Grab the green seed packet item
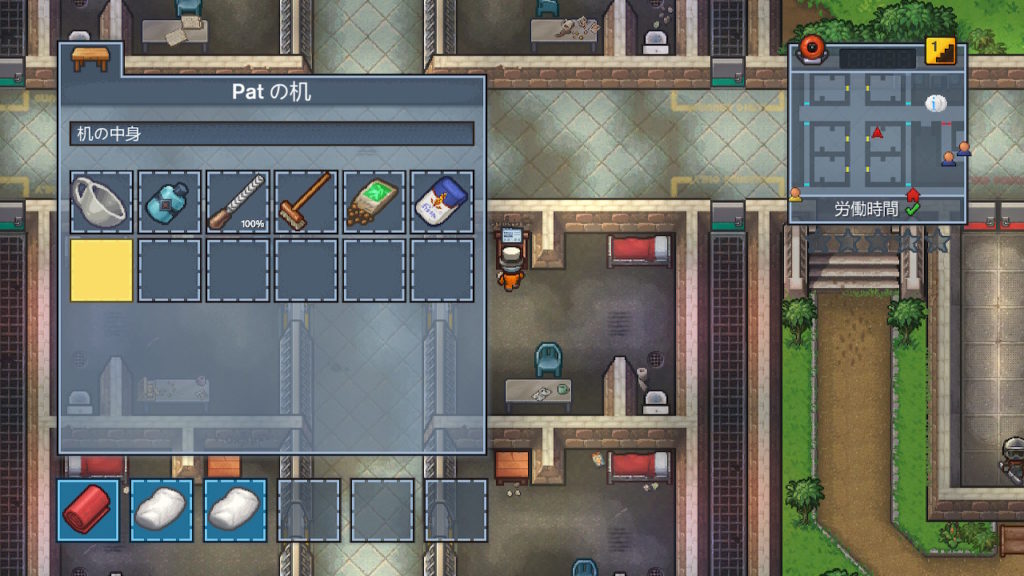This screenshot has height=576, width=1024. [x=373, y=202]
